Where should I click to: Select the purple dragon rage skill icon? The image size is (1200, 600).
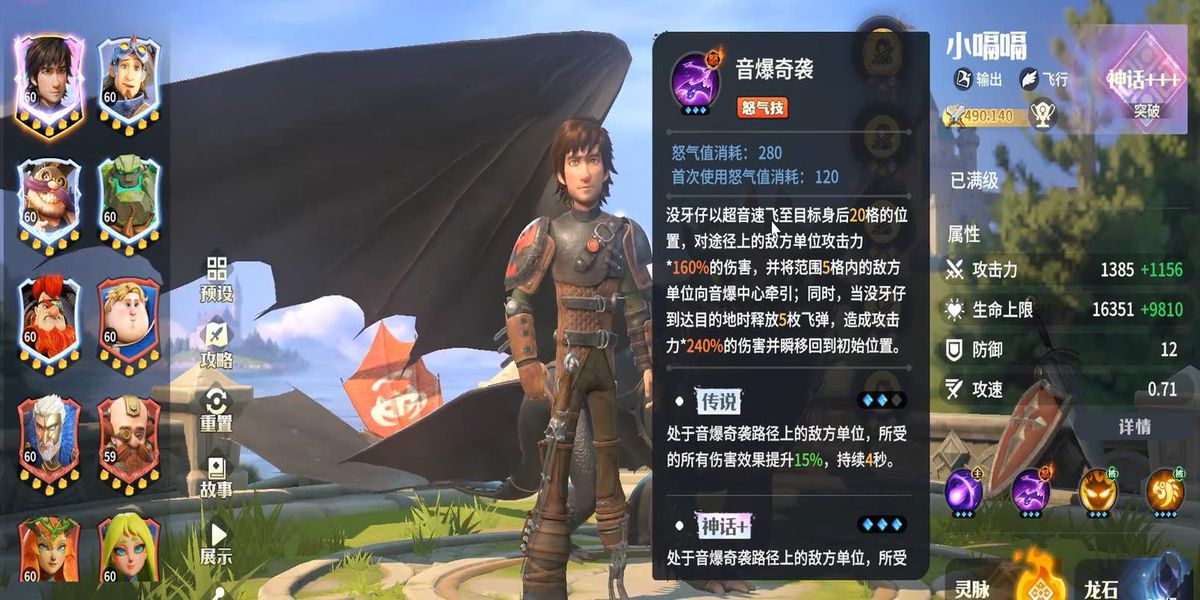tap(1030, 491)
